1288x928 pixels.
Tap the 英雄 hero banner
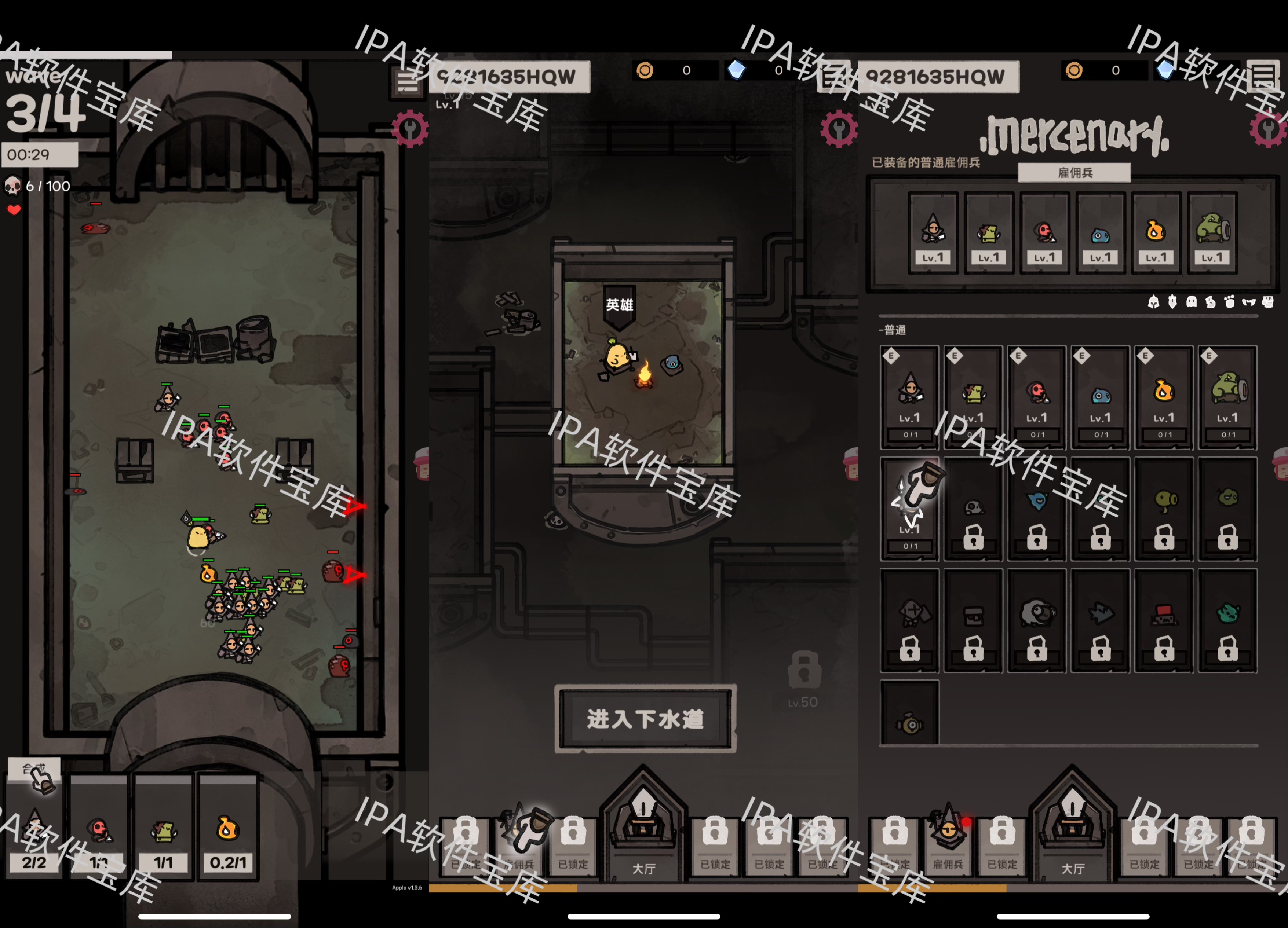click(x=619, y=306)
